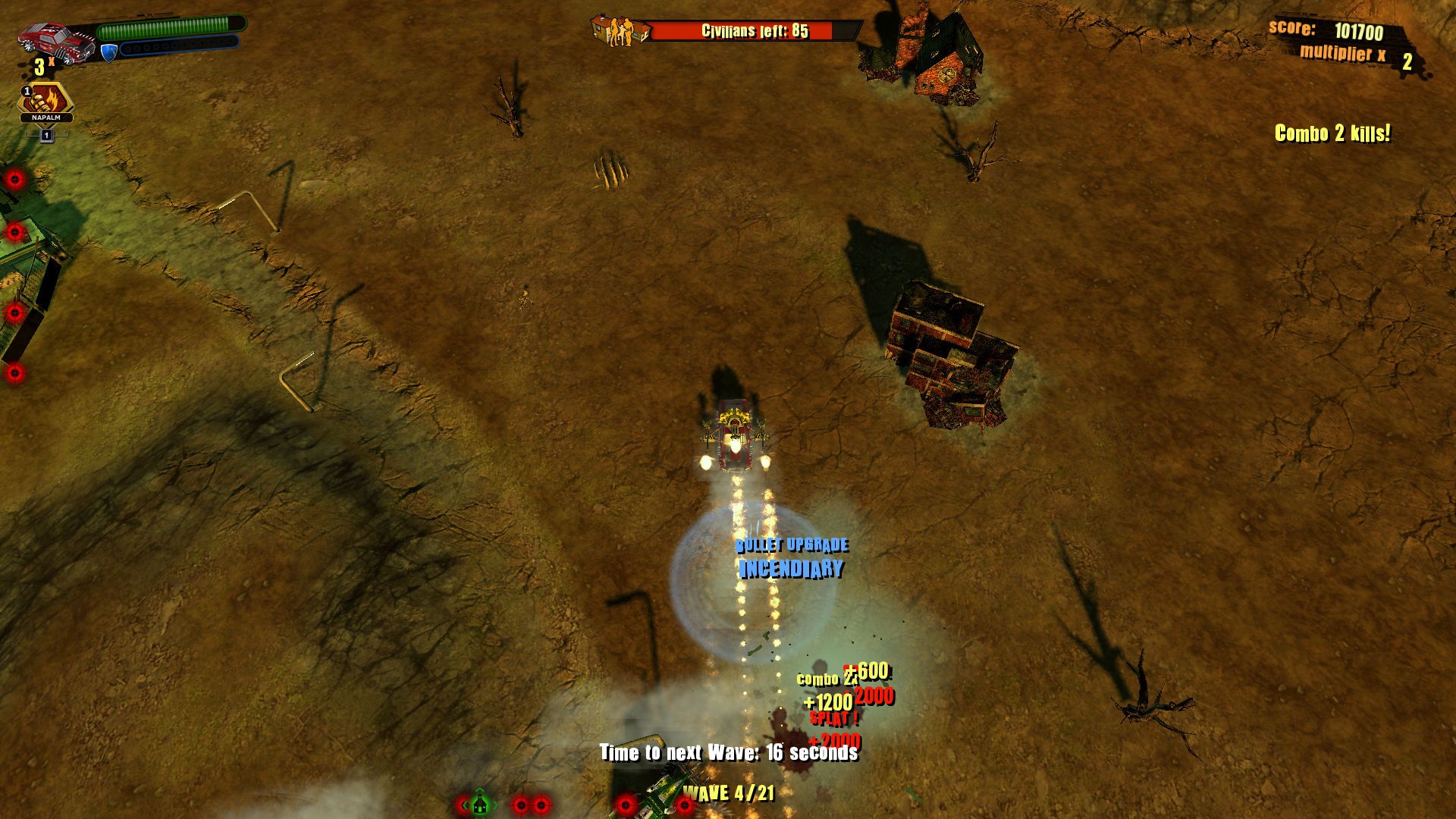Click the green church waypoint marker

click(x=479, y=804)
